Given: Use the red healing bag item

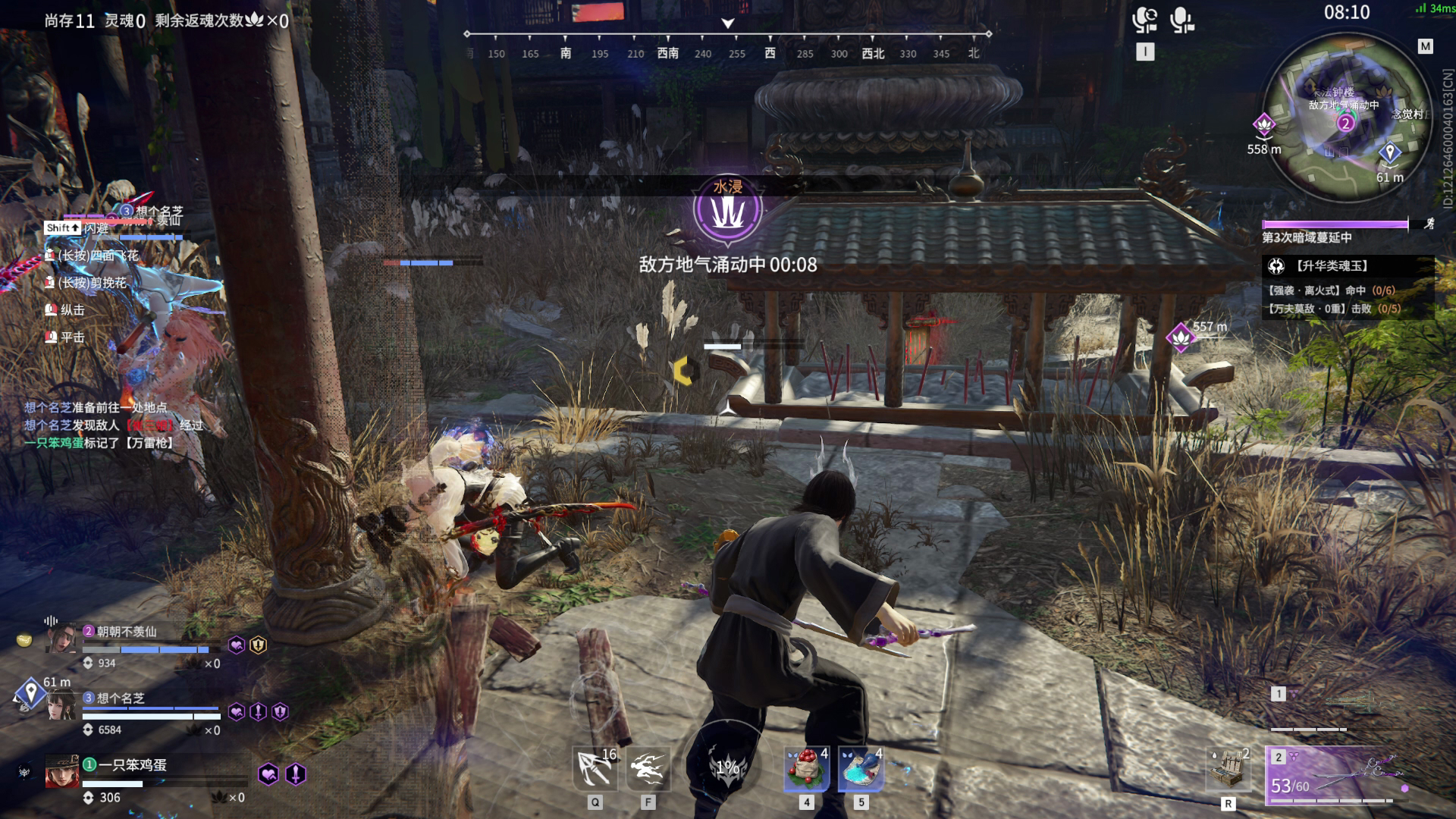Looking at the screenshot, I should [x=806, y=769].
